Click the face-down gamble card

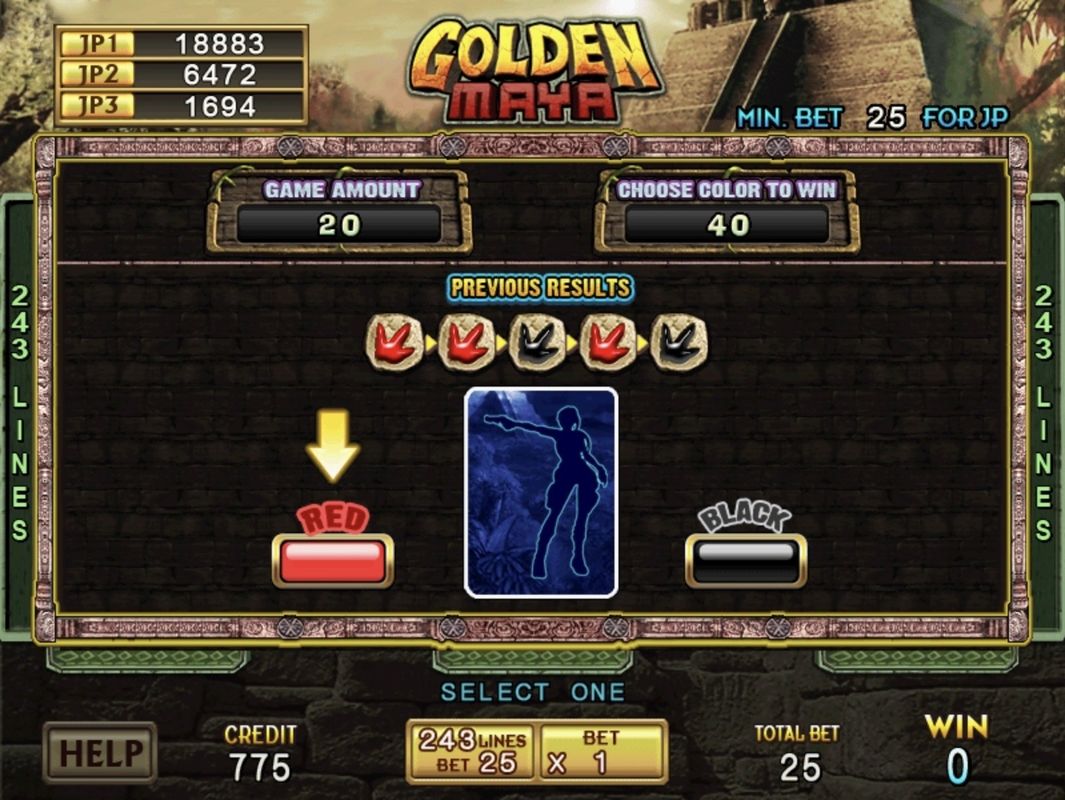click(541, 492)
